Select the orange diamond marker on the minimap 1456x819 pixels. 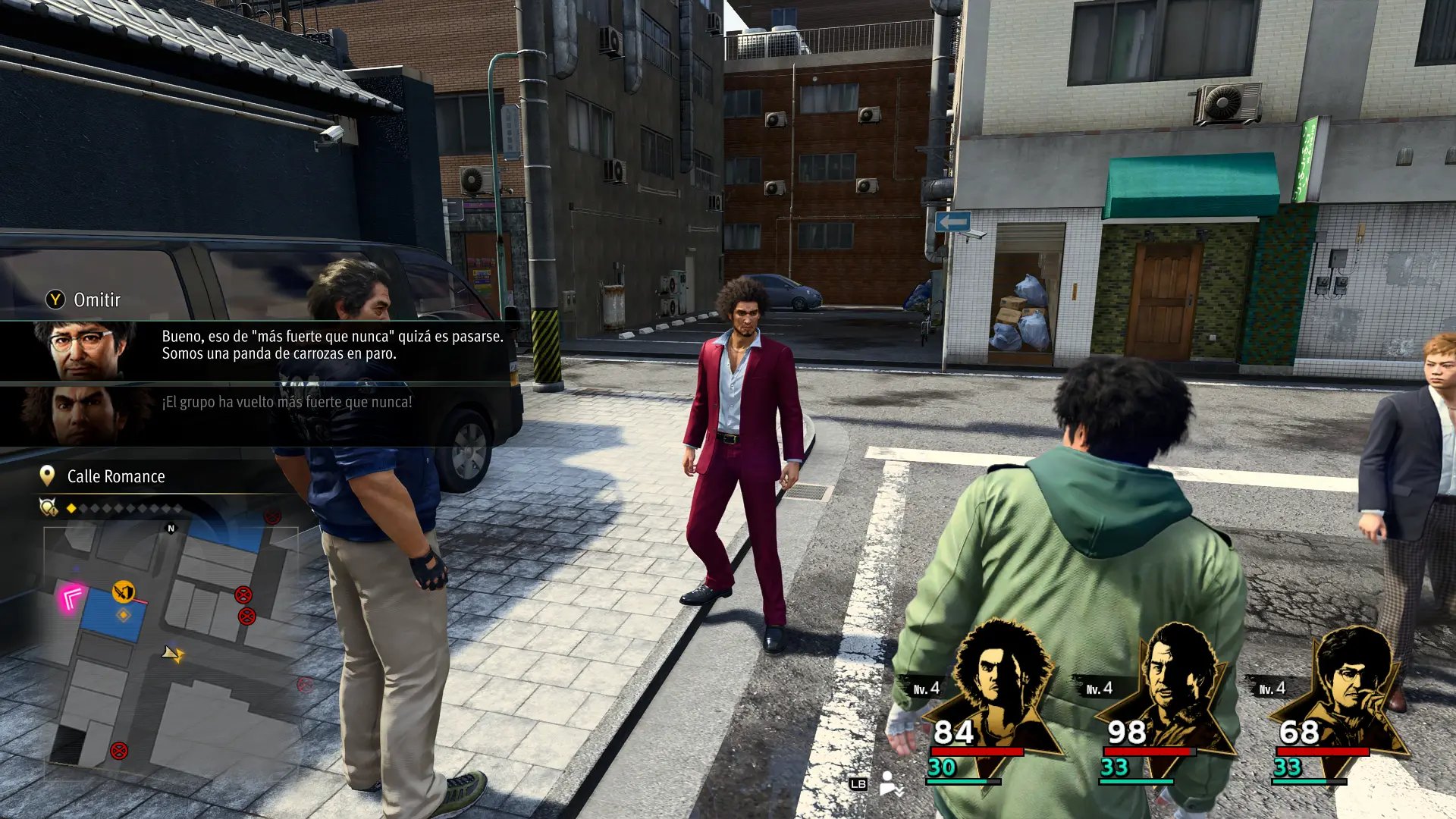123,615
